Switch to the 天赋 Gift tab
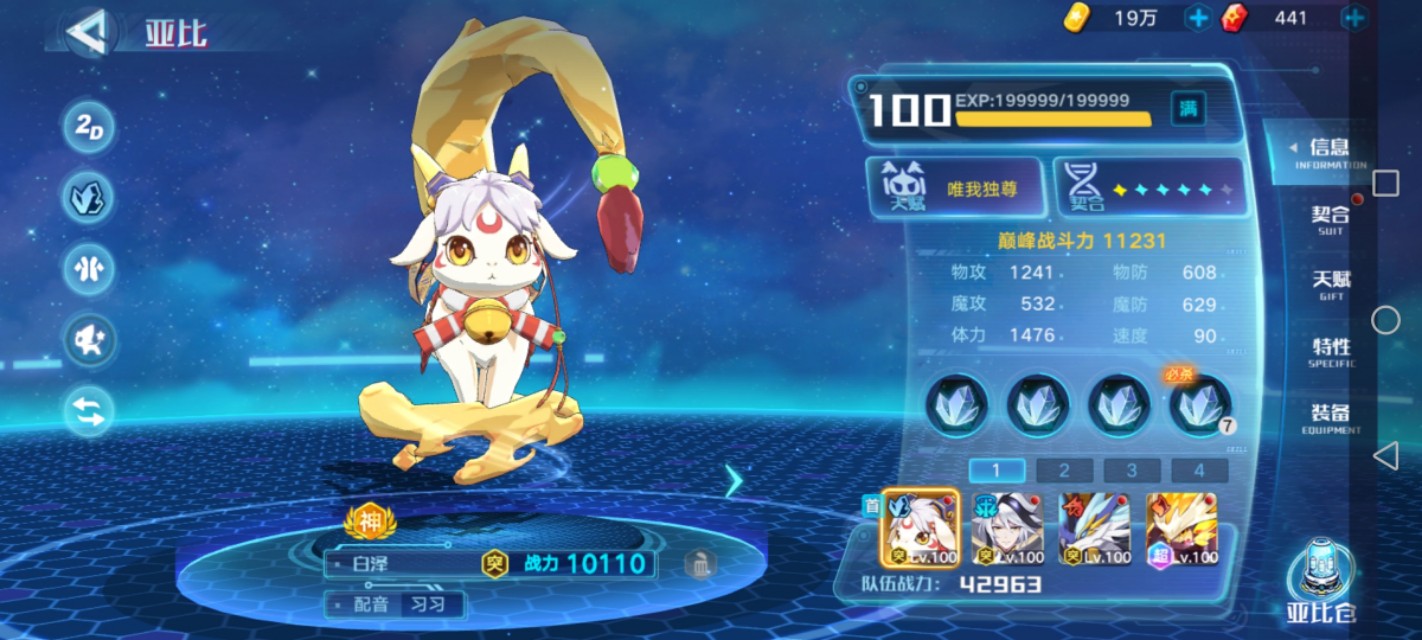 [1330, 284]
